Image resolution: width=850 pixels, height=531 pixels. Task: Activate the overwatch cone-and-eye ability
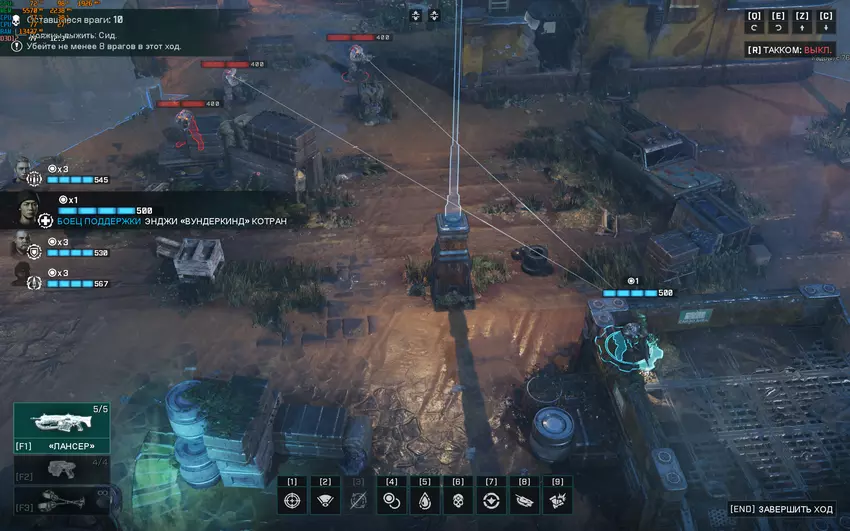(x=325, y=501)
